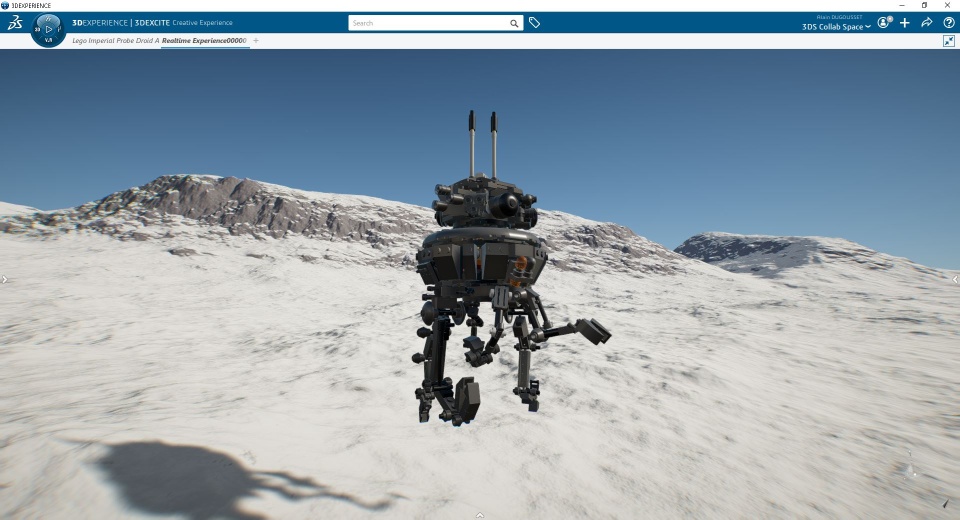The height and width of the screenshot is (520, 960).
Task: Click the share arrow icon
Action: point(927,23)
